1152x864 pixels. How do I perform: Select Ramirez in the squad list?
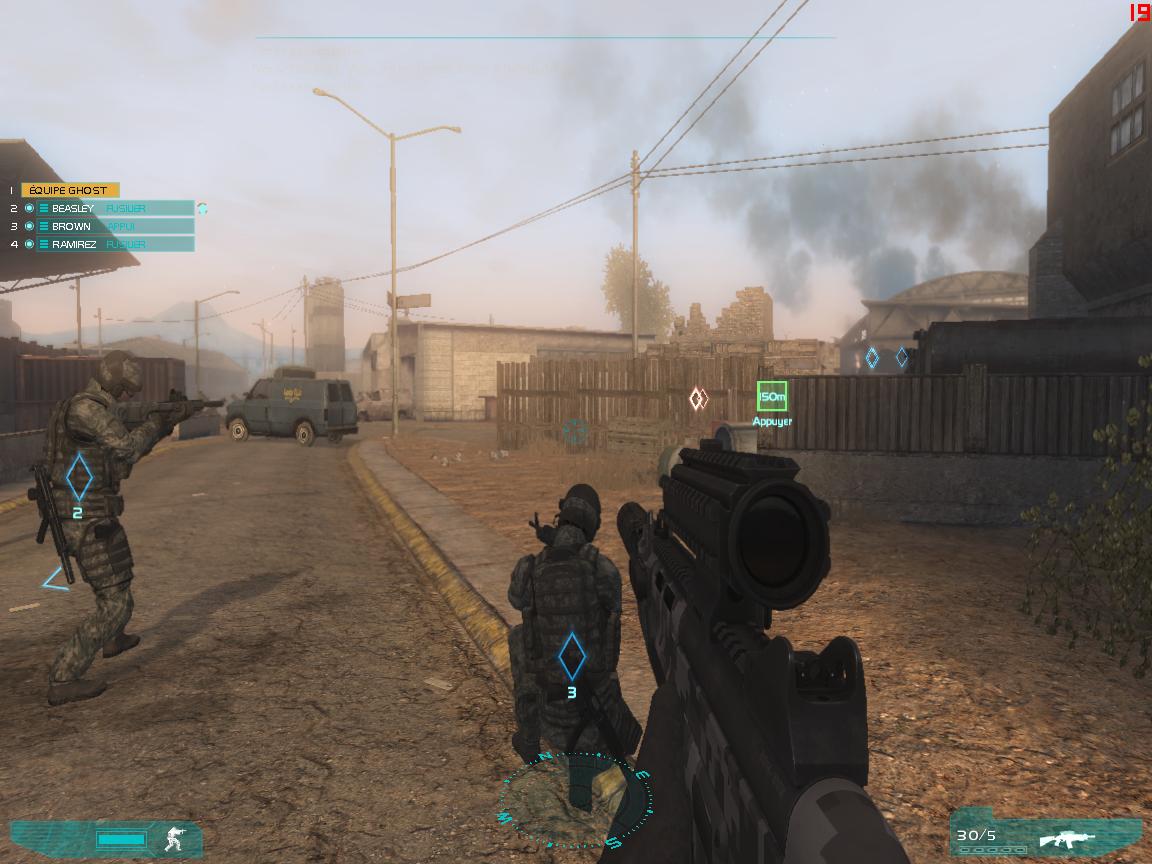coord(74,244)
